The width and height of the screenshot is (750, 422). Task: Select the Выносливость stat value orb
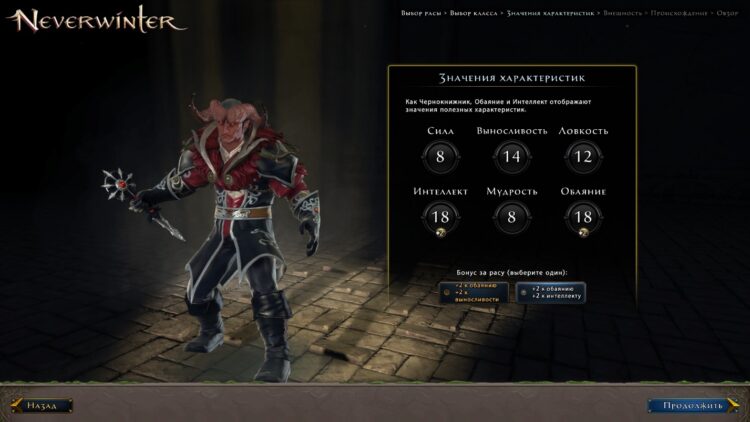click(512, 156)
